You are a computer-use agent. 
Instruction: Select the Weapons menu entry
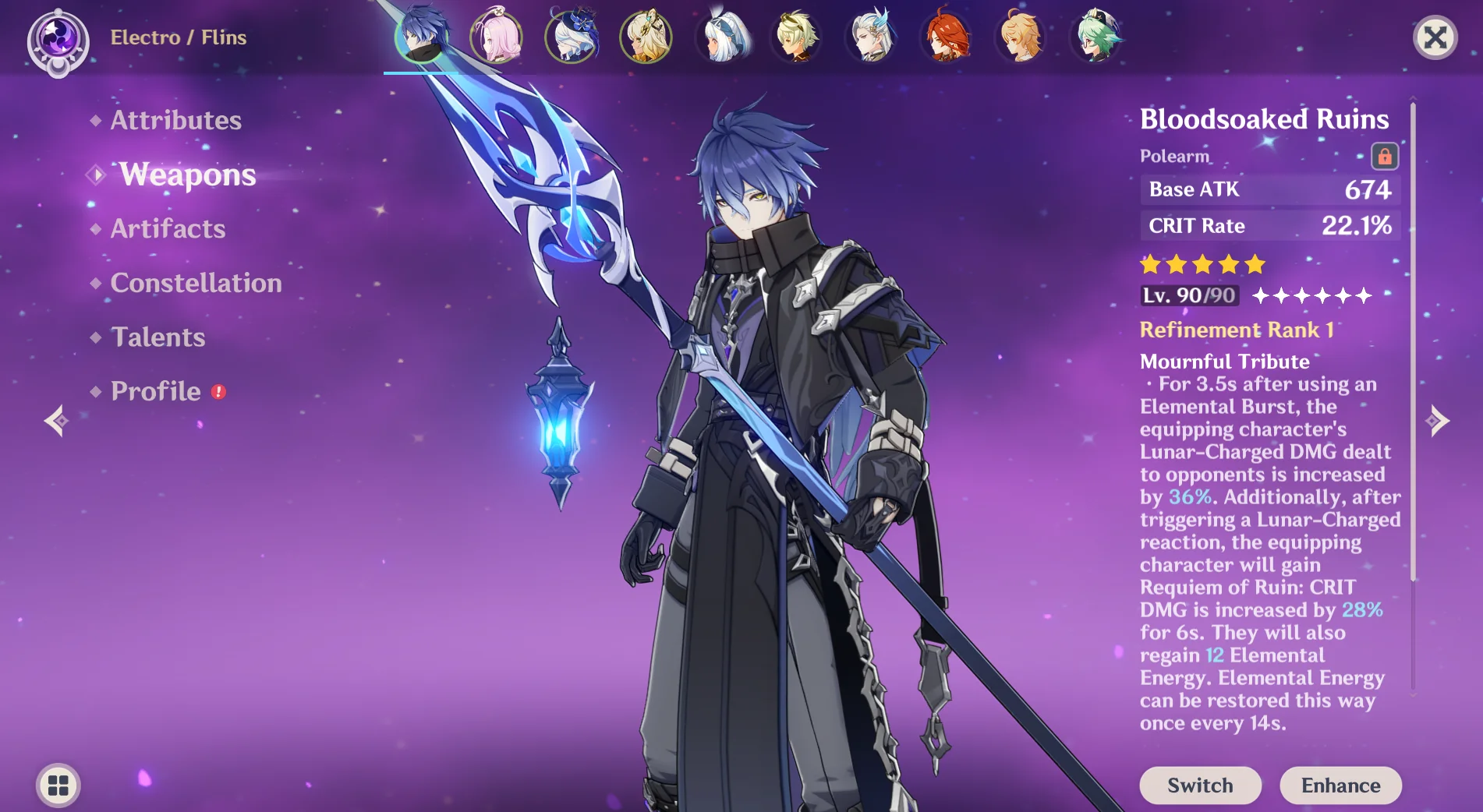(187, 175)
